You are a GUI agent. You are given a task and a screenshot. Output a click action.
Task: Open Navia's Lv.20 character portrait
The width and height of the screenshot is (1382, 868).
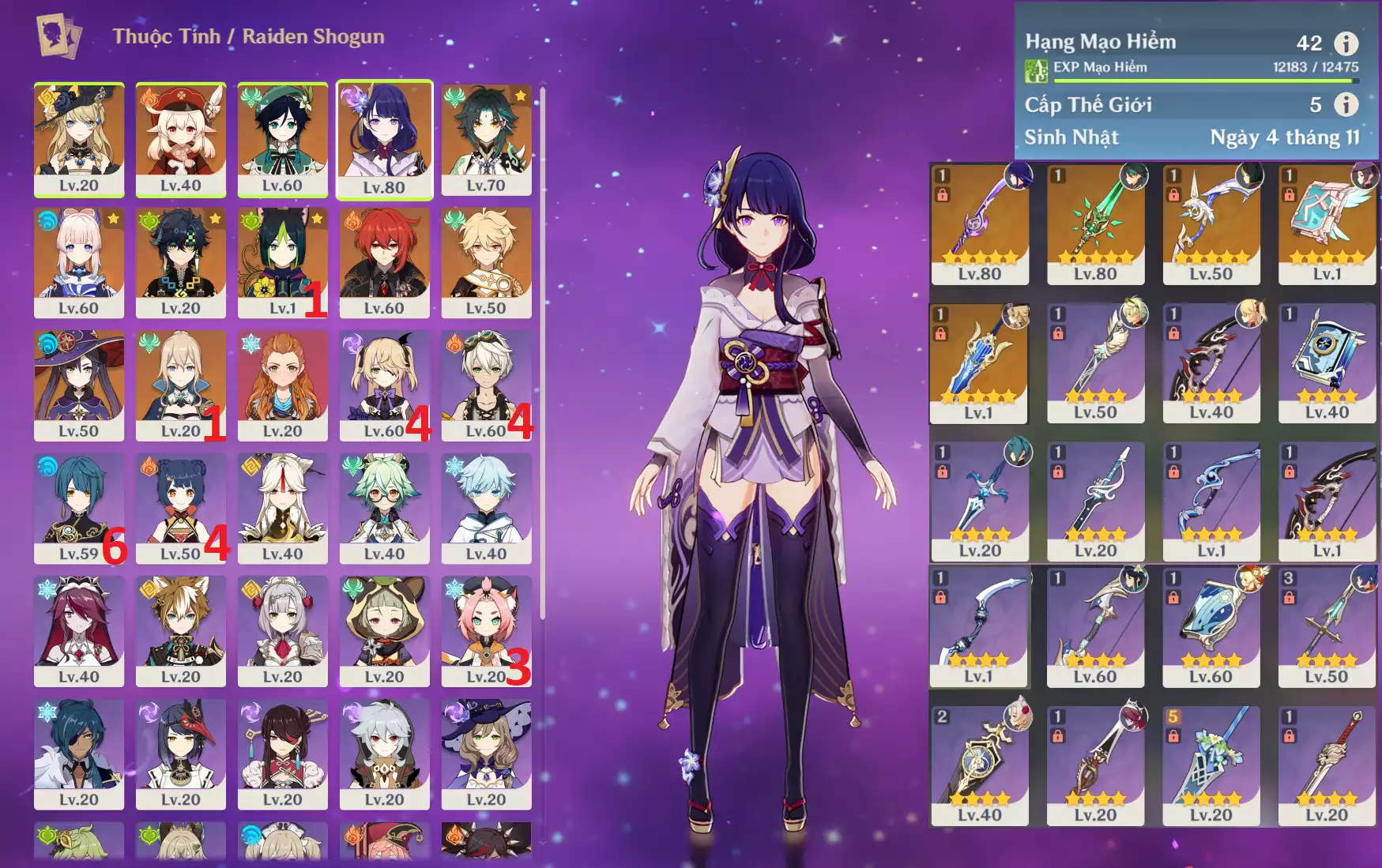tap(79, 139)
